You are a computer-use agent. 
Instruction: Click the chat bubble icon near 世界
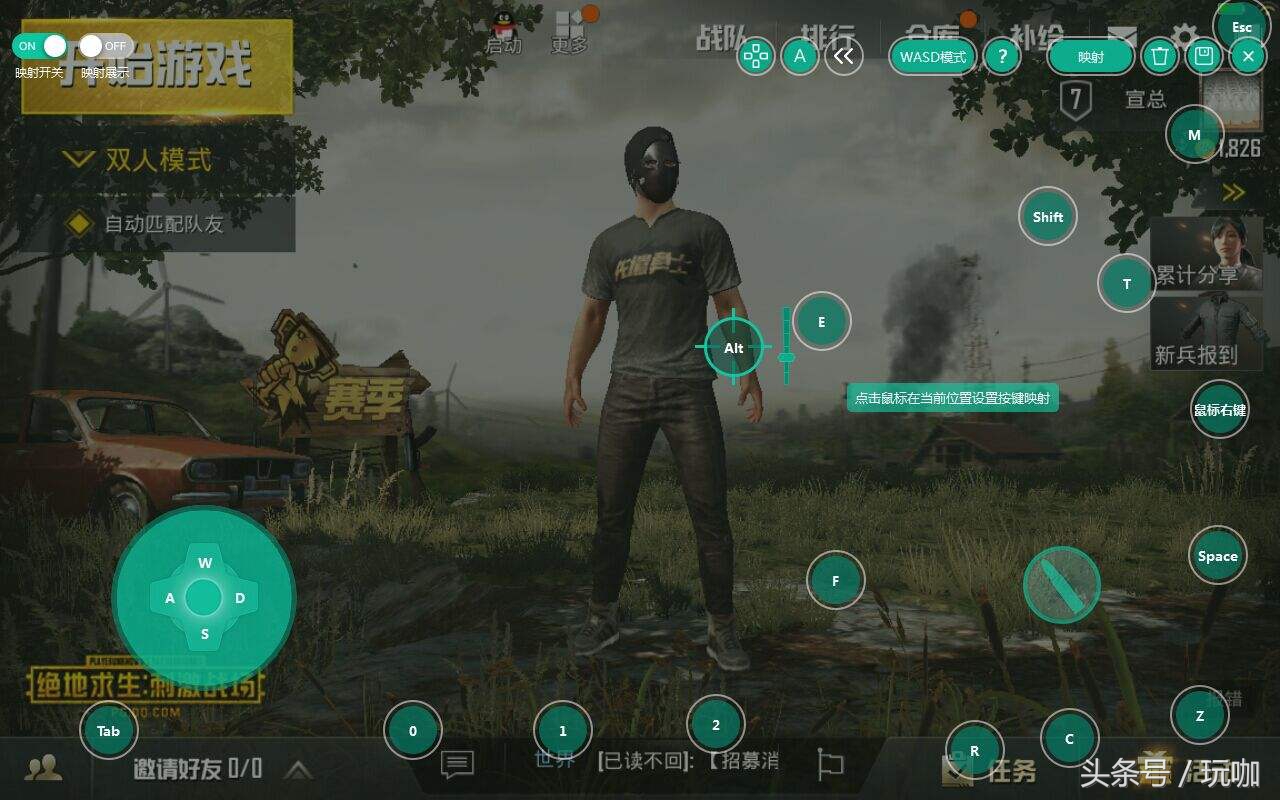456,764
